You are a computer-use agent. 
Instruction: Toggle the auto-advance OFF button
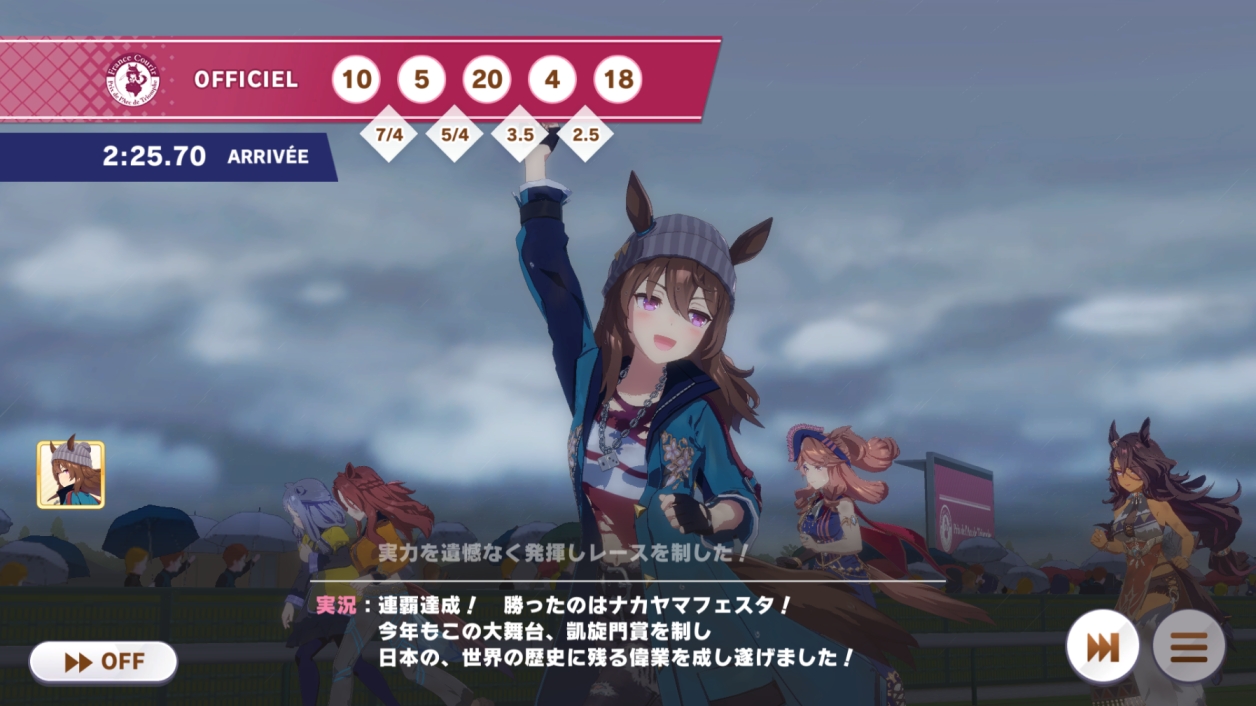point(104,661)
